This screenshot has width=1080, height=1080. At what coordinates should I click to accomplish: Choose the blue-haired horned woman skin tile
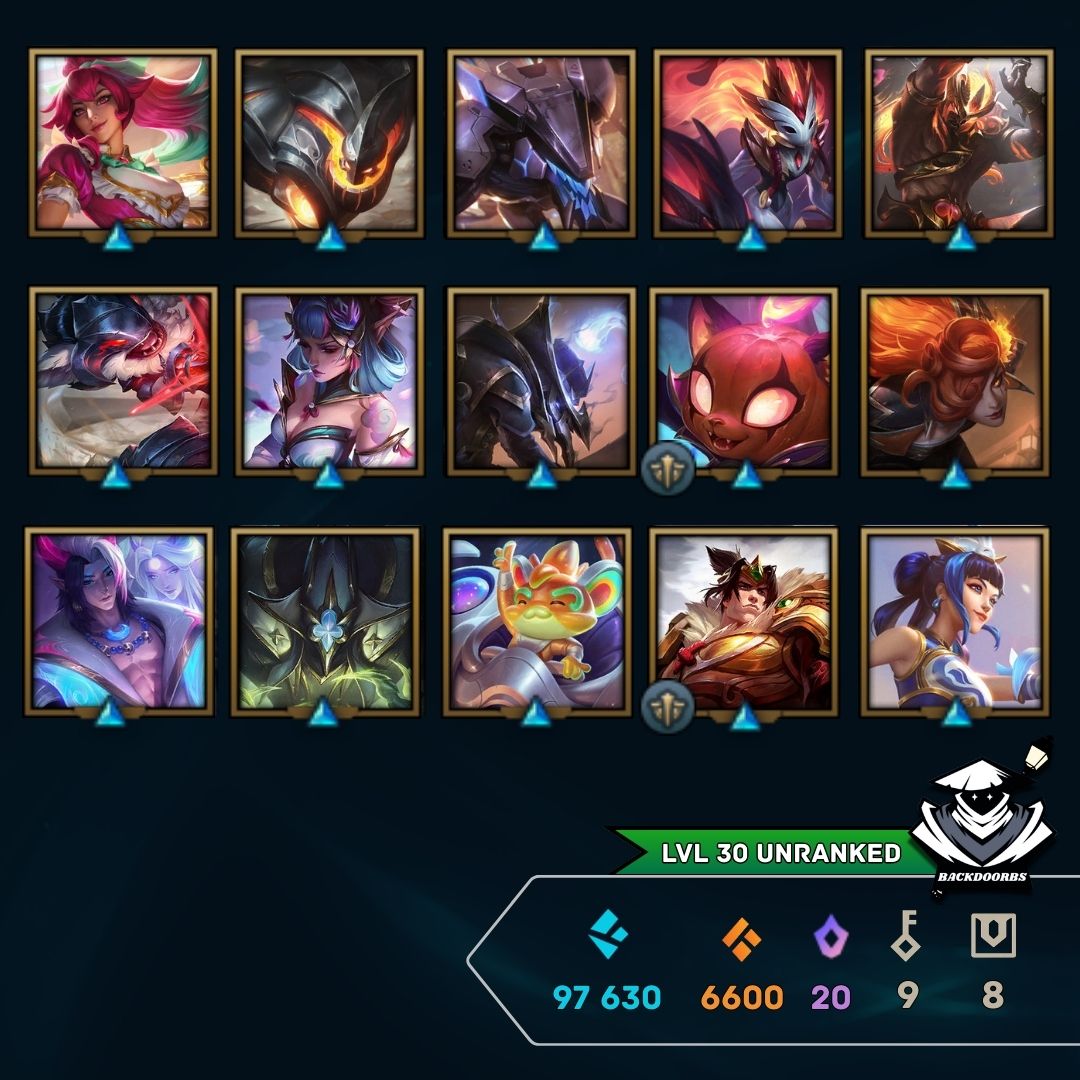click(x=329, y=380)
